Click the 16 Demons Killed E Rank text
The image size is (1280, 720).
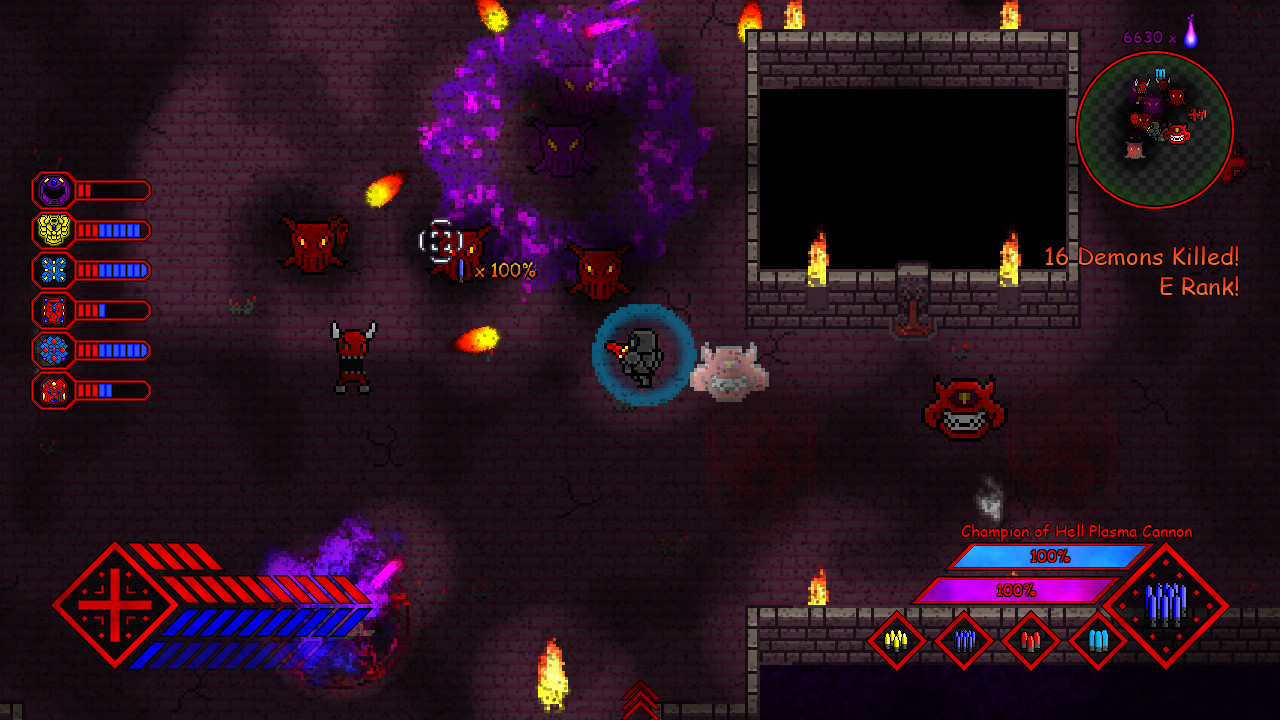(x=1140, y=271)
